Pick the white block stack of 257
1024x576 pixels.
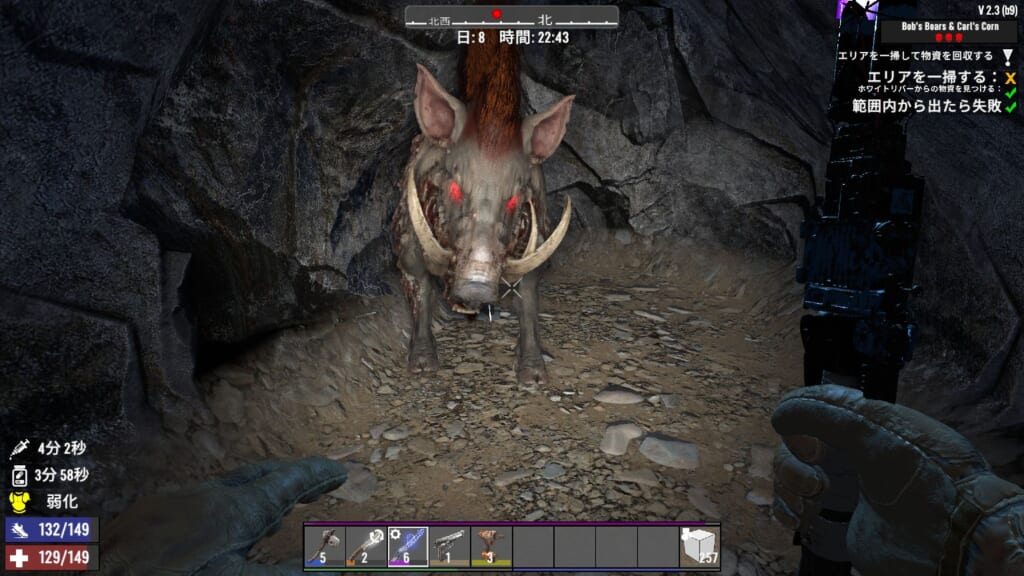click(699, 547)
